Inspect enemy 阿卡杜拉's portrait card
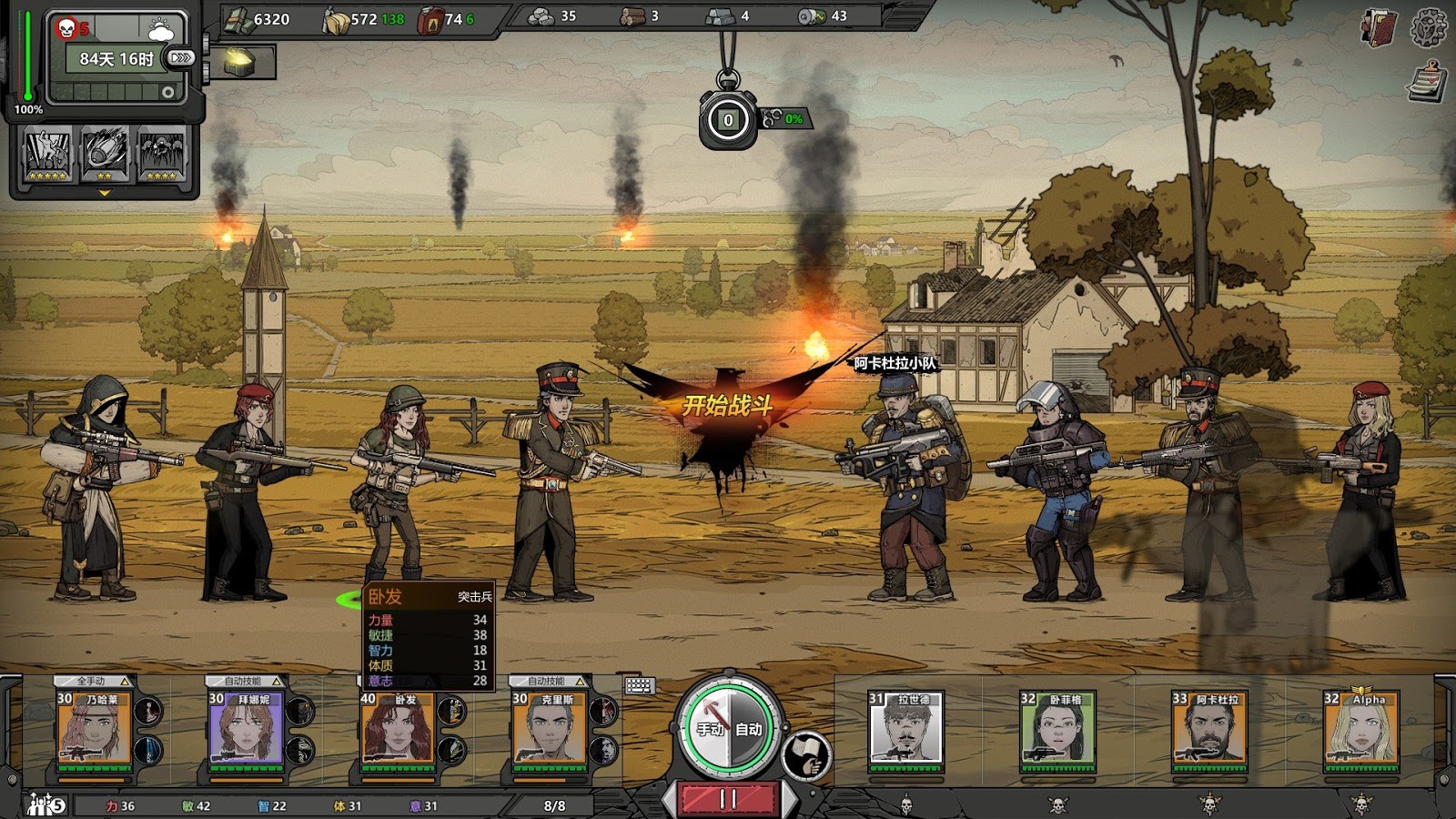 [x=1209, y=728]
